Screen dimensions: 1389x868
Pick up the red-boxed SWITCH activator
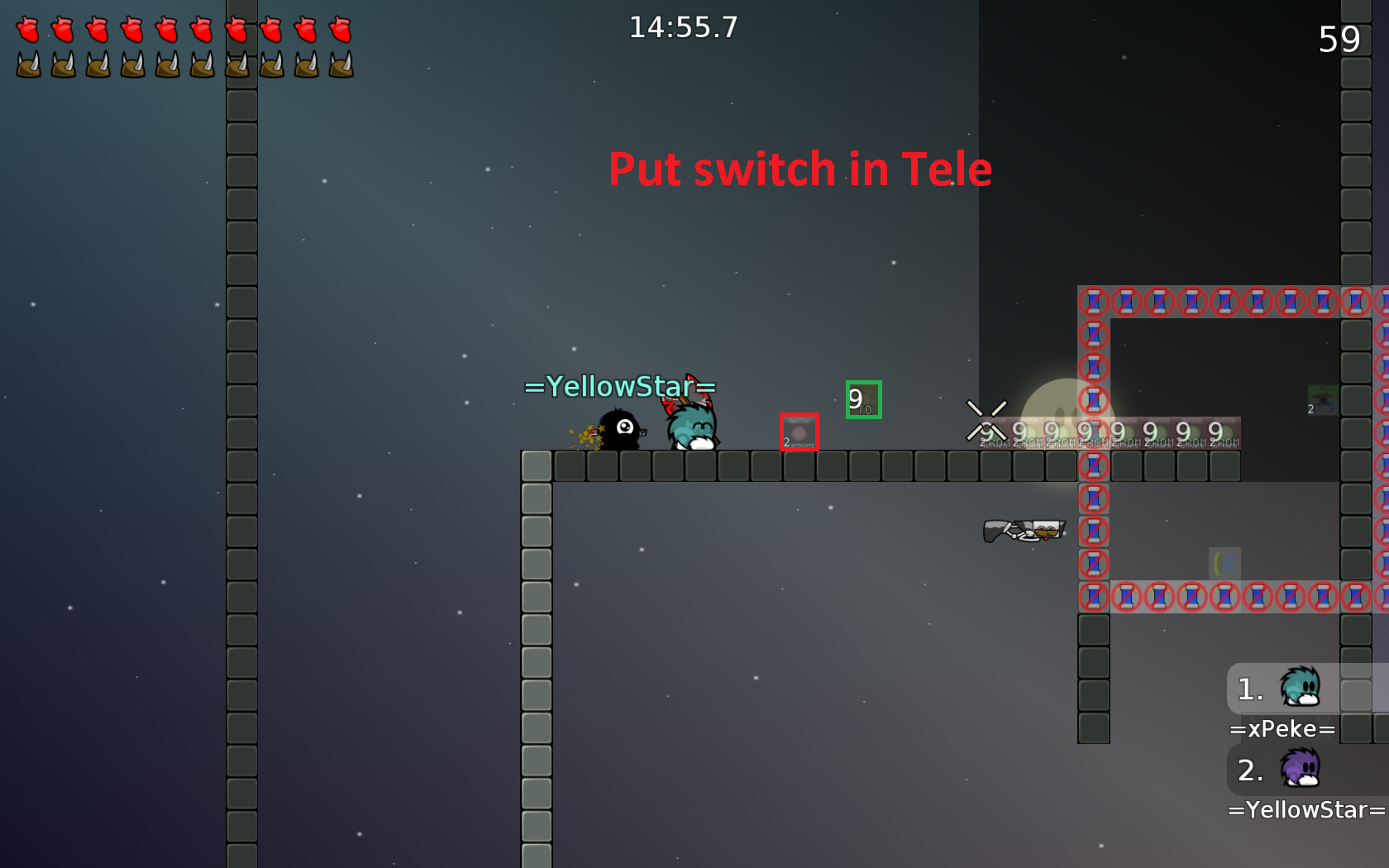click(799, 431)
